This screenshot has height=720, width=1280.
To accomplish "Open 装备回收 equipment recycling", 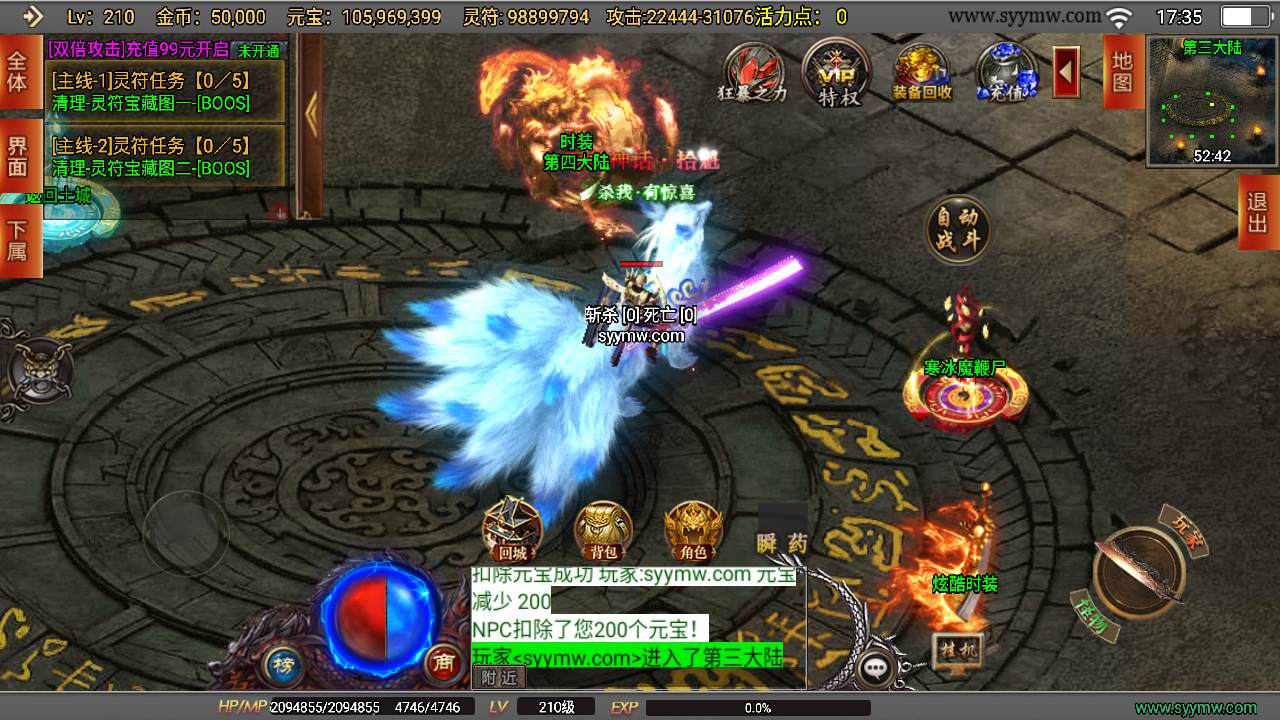I will pos(922,71).
